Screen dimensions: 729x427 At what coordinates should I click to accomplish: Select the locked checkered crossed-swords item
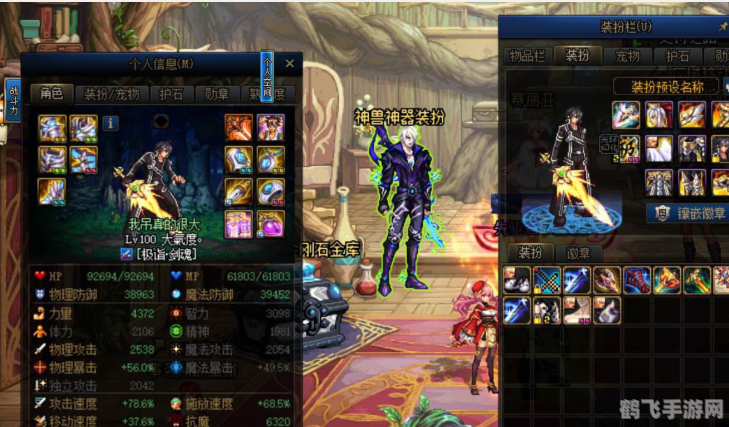[545, 280]
